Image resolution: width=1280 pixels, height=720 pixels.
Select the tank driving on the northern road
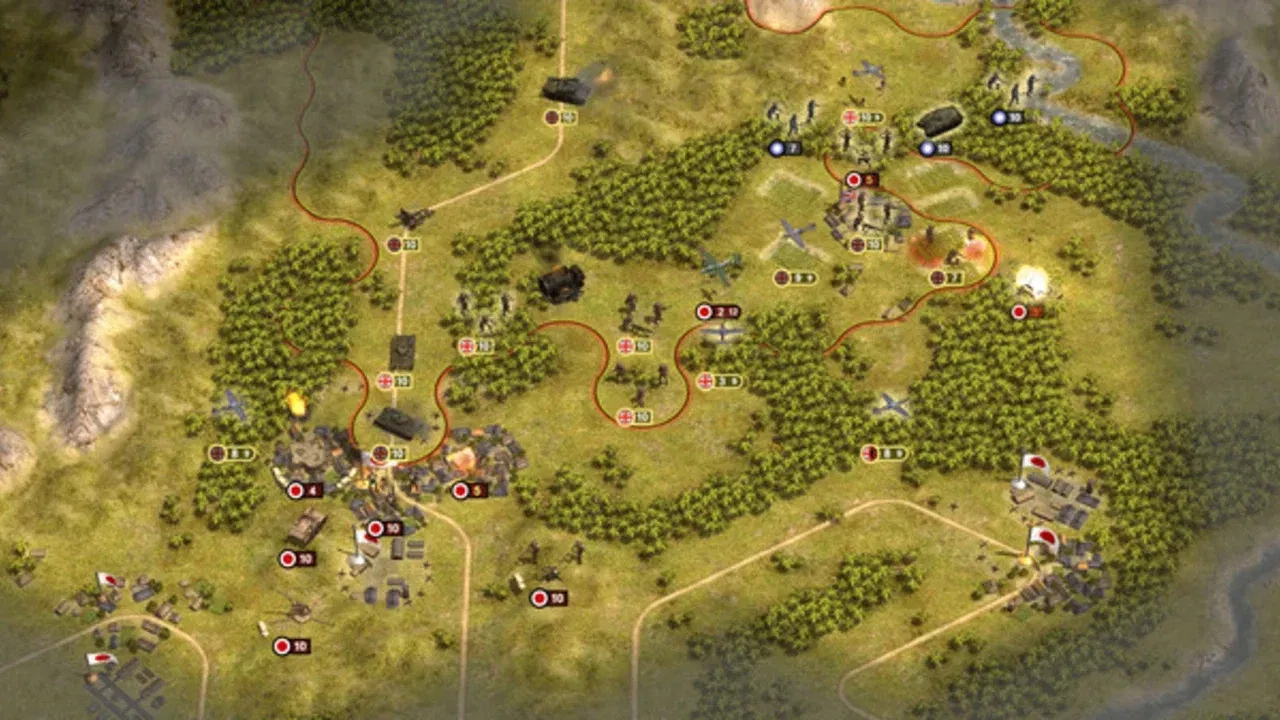click(565, 90)
